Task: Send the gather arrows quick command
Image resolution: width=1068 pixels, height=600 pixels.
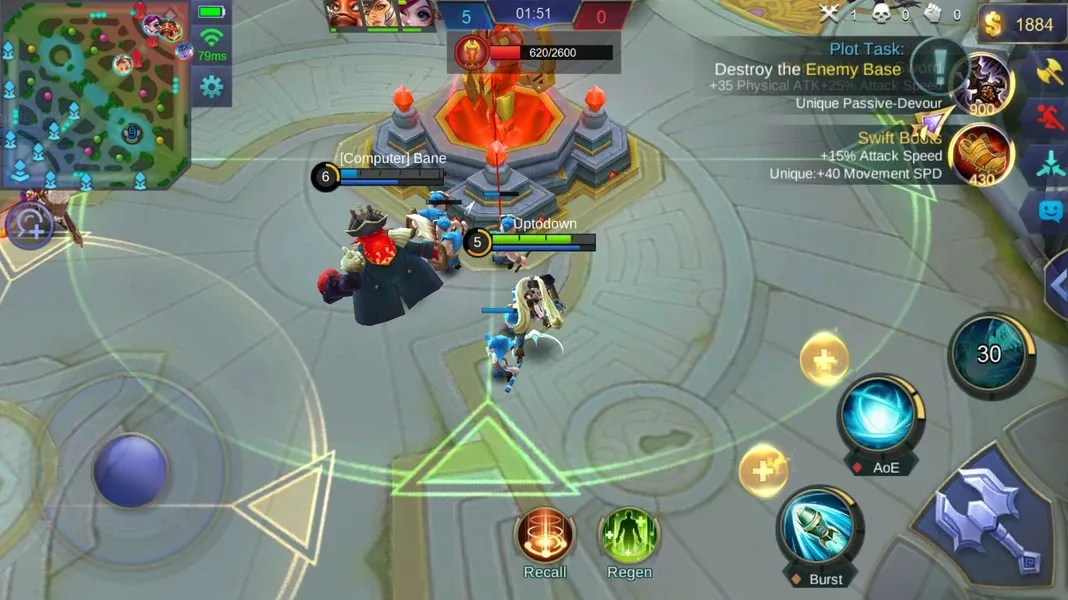Action: coord(1050,165)
